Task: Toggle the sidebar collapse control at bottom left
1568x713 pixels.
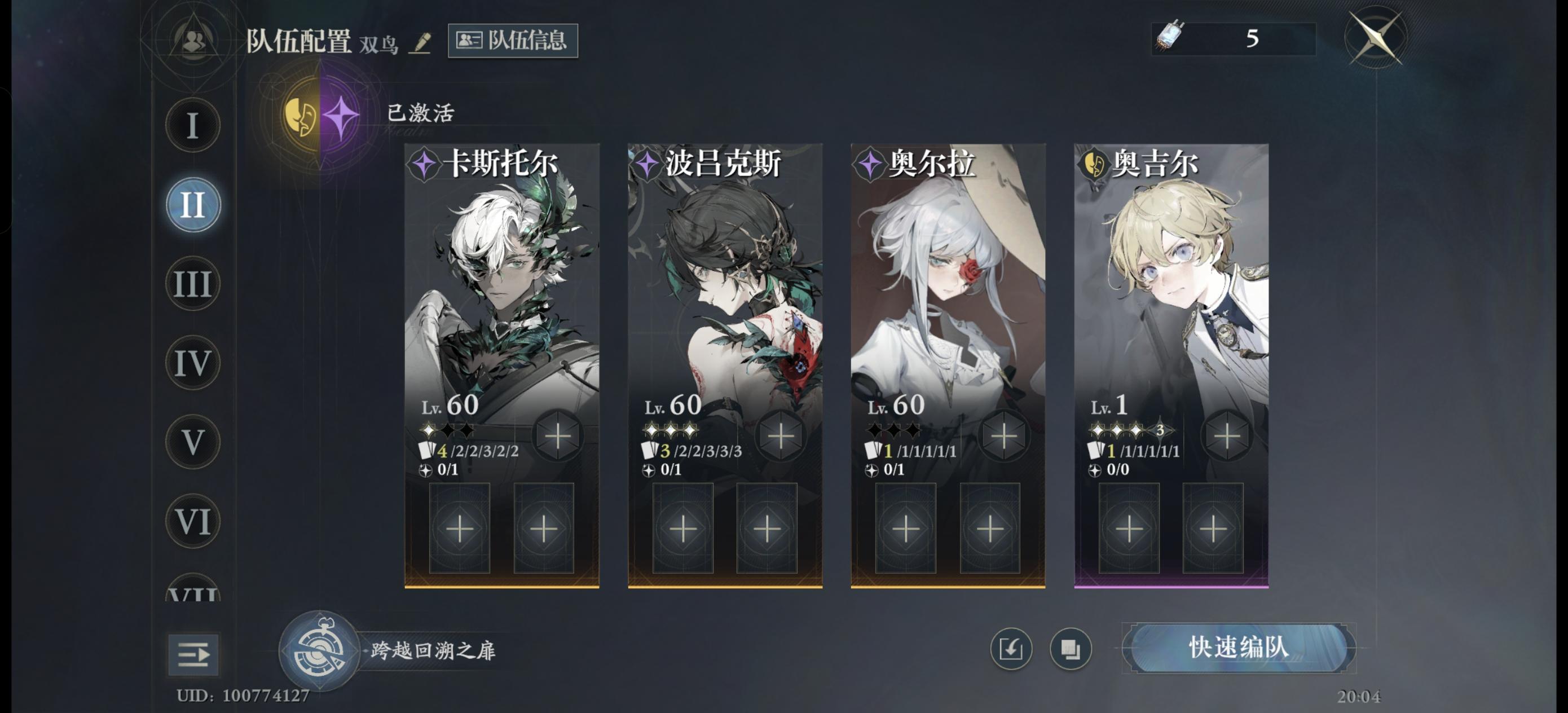Action: coord(193,656)
